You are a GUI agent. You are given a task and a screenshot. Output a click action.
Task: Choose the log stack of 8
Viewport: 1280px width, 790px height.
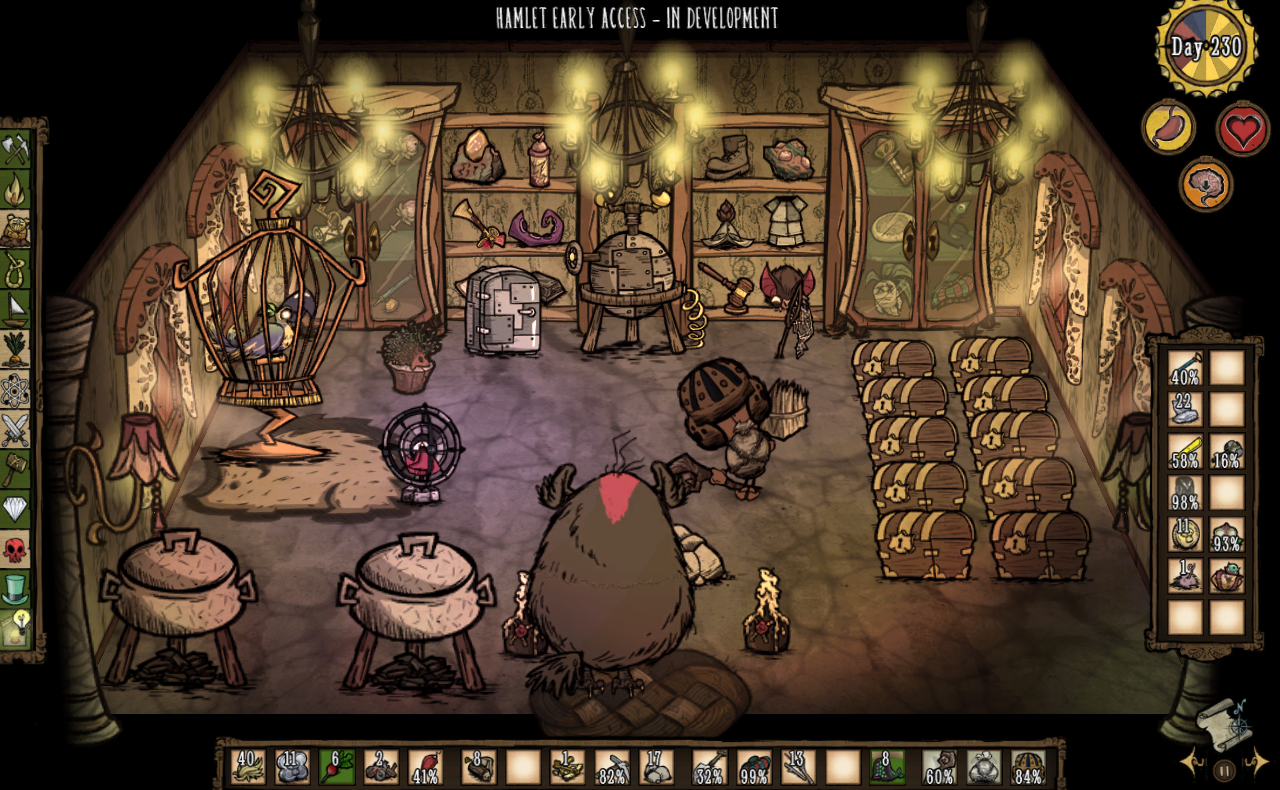pos(478,767)
